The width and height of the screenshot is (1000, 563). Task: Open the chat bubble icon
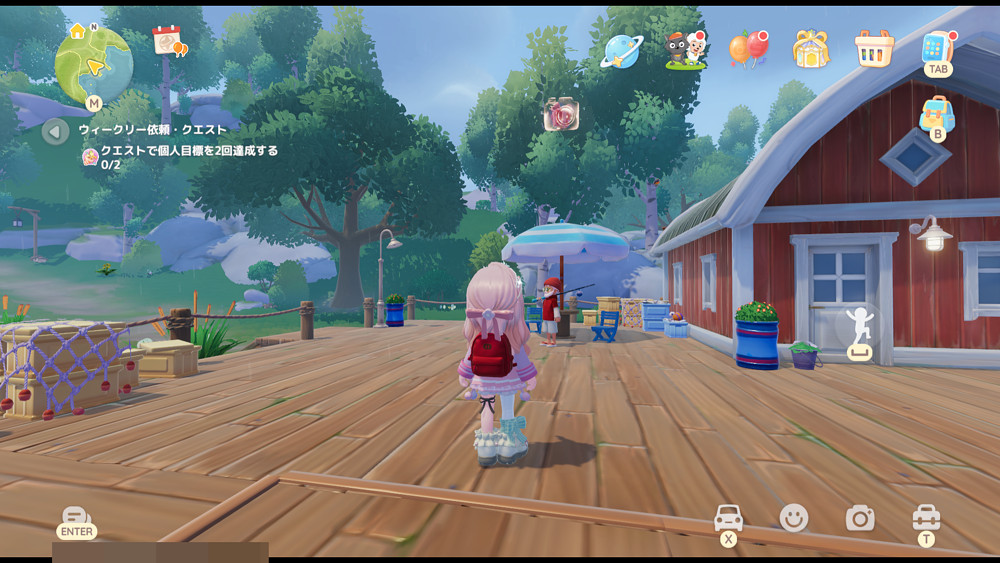pyautogui.click(x=76, y=517)
